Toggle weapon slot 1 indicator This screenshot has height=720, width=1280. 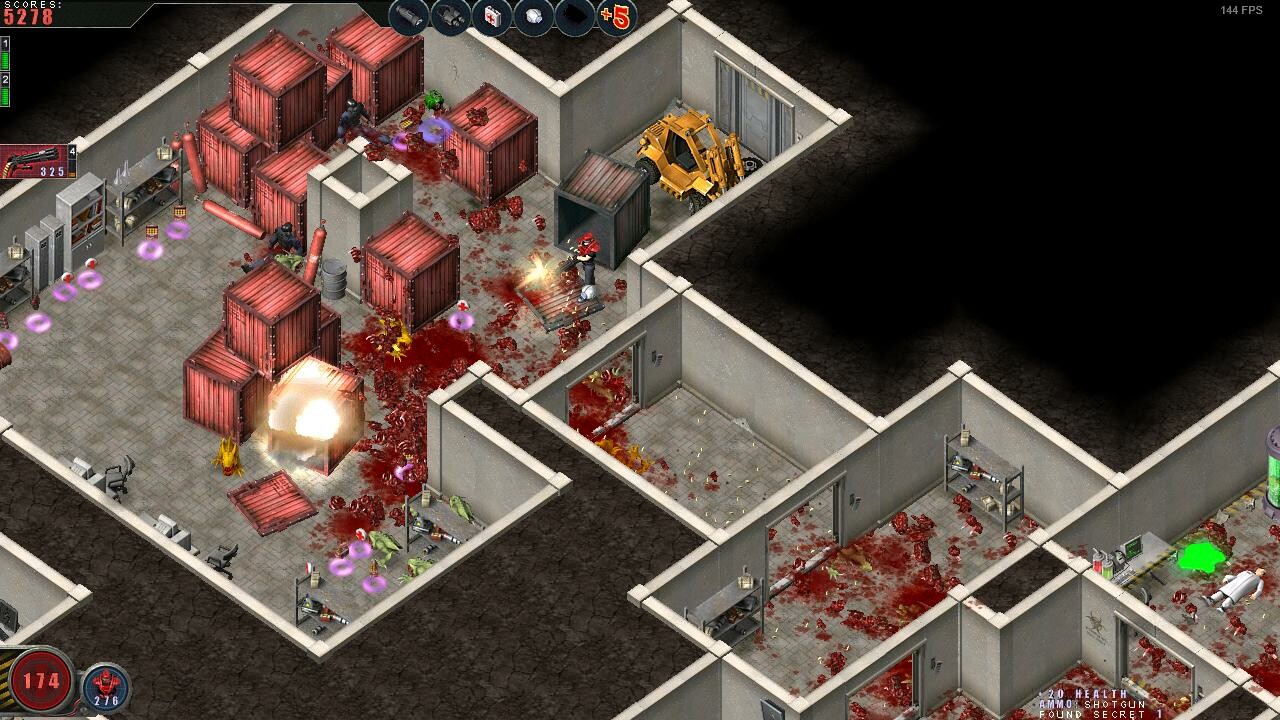pos(6,44)
